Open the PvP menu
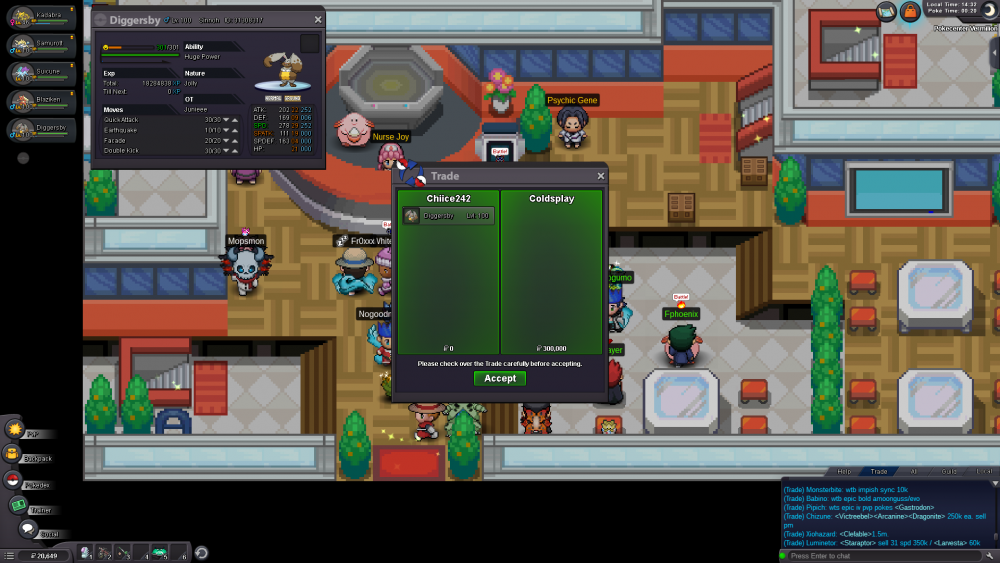 click(x=16, y=430)
